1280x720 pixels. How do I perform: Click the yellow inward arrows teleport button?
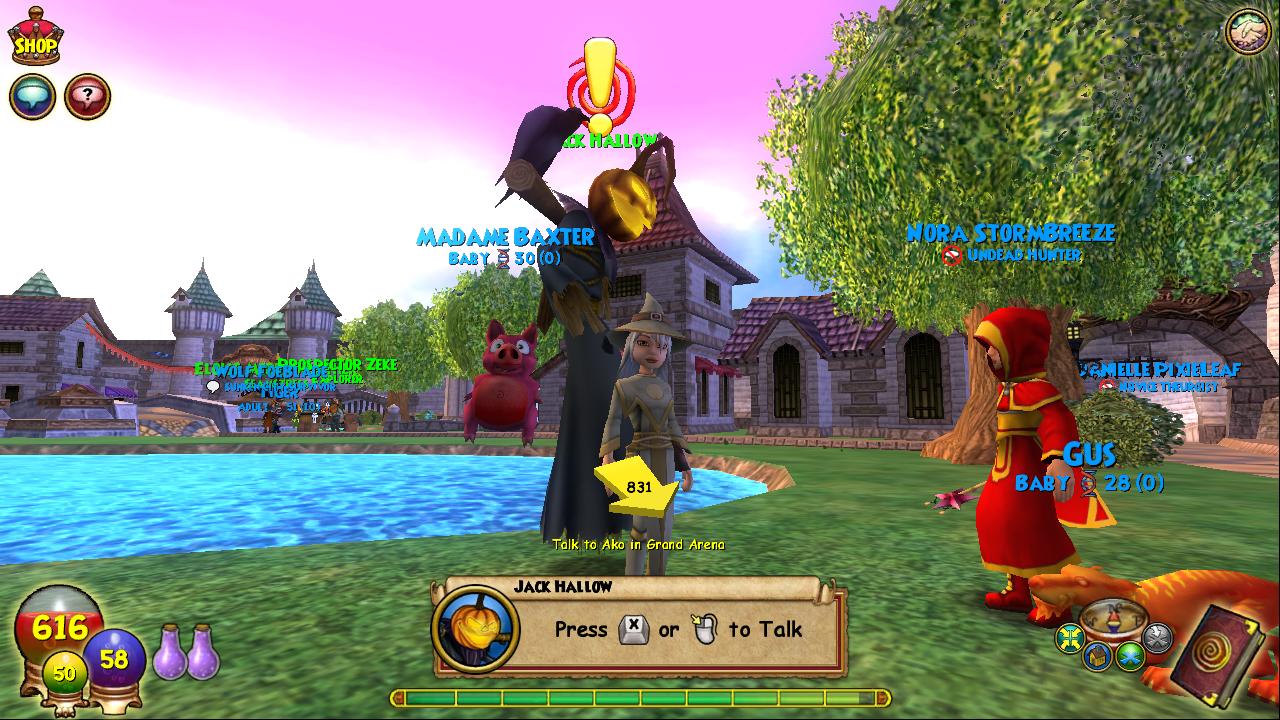pos(1071,637)
